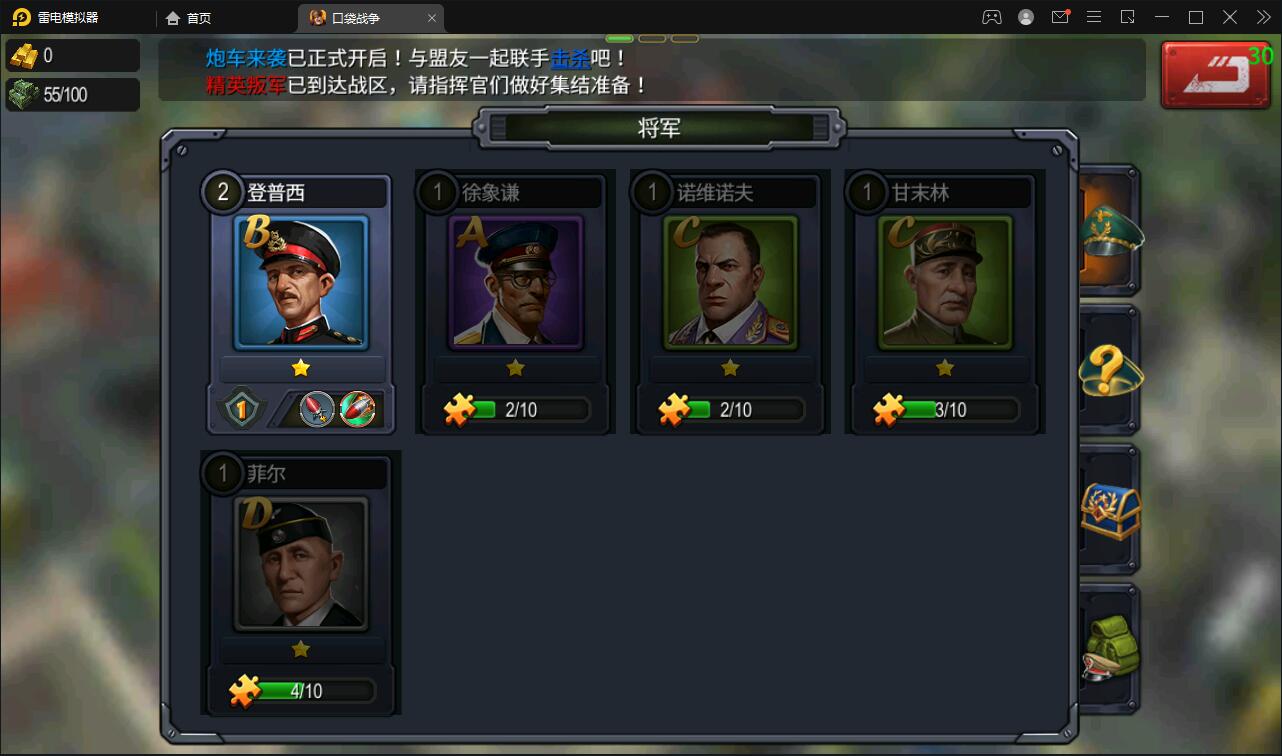Open mail via the envelope icon
The image size is (1282, 756).
(x=1060, y=17)
